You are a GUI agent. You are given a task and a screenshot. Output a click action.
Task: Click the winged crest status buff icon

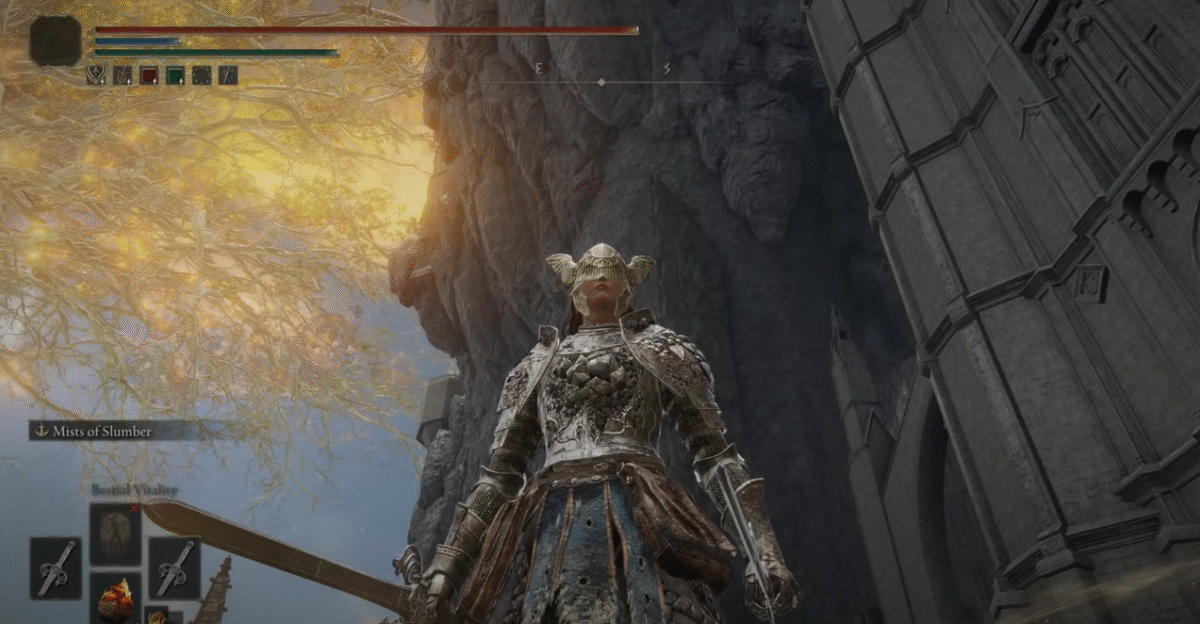coord(96,75)
